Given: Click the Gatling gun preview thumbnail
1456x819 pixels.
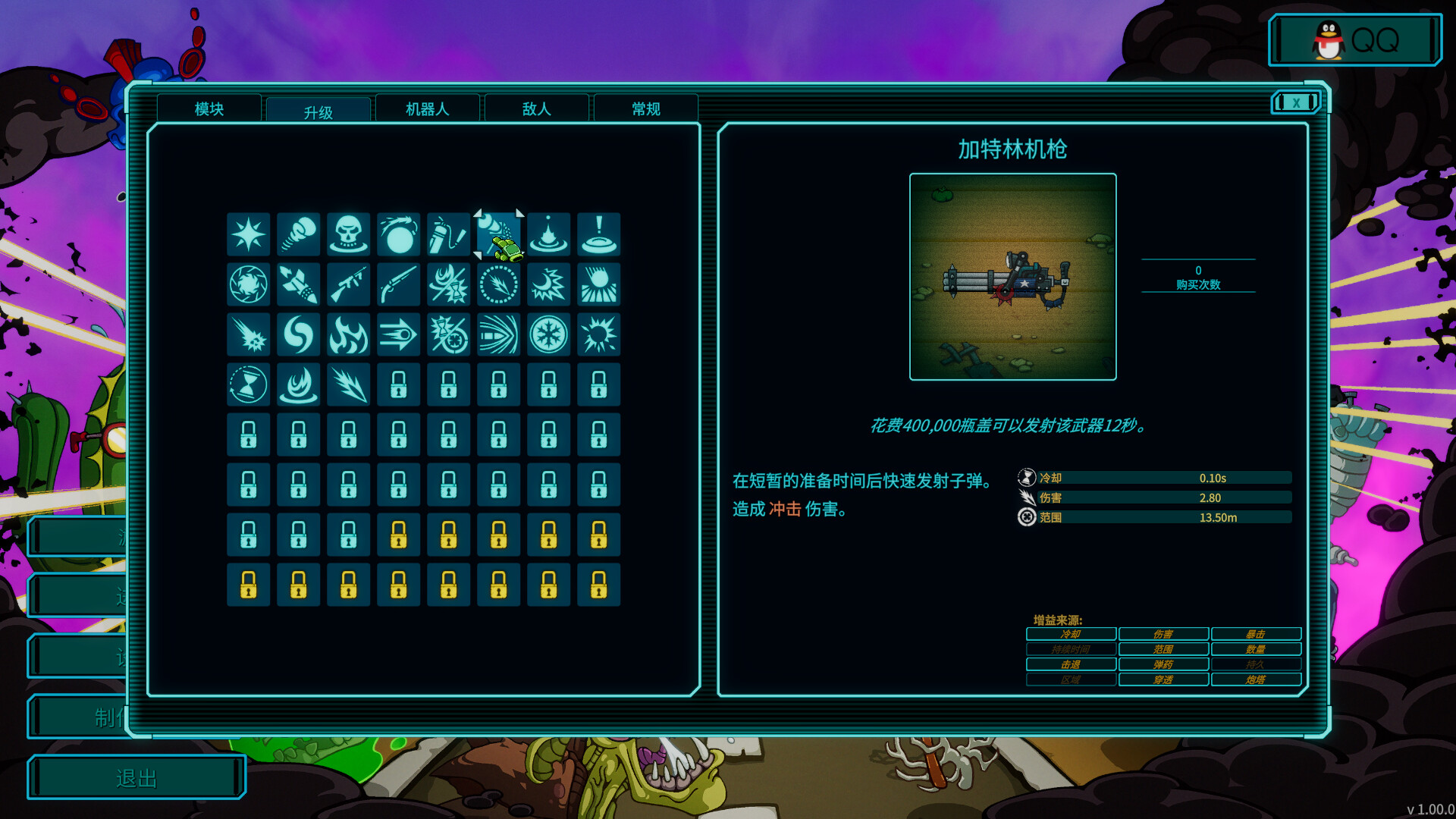Looking at the screenshot, I should tap(1012, 277).
